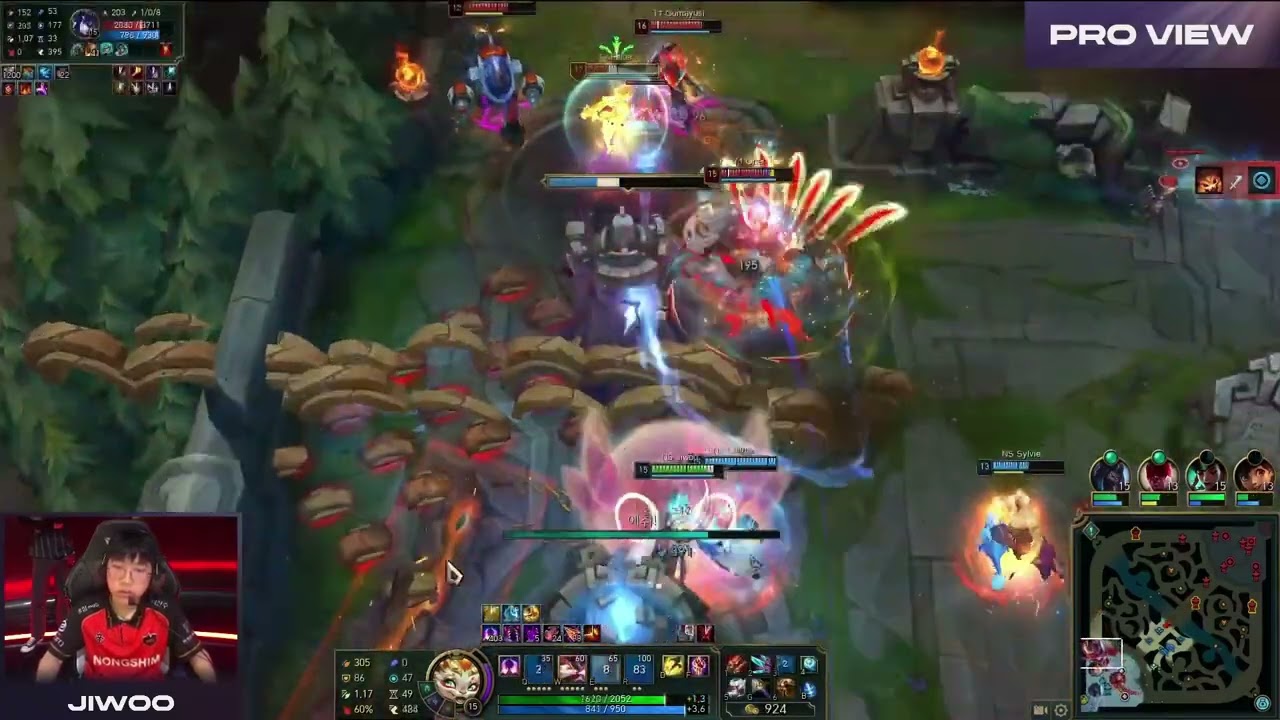Select the red-haired ally portrait
1280x720 pixels.
1158,474
